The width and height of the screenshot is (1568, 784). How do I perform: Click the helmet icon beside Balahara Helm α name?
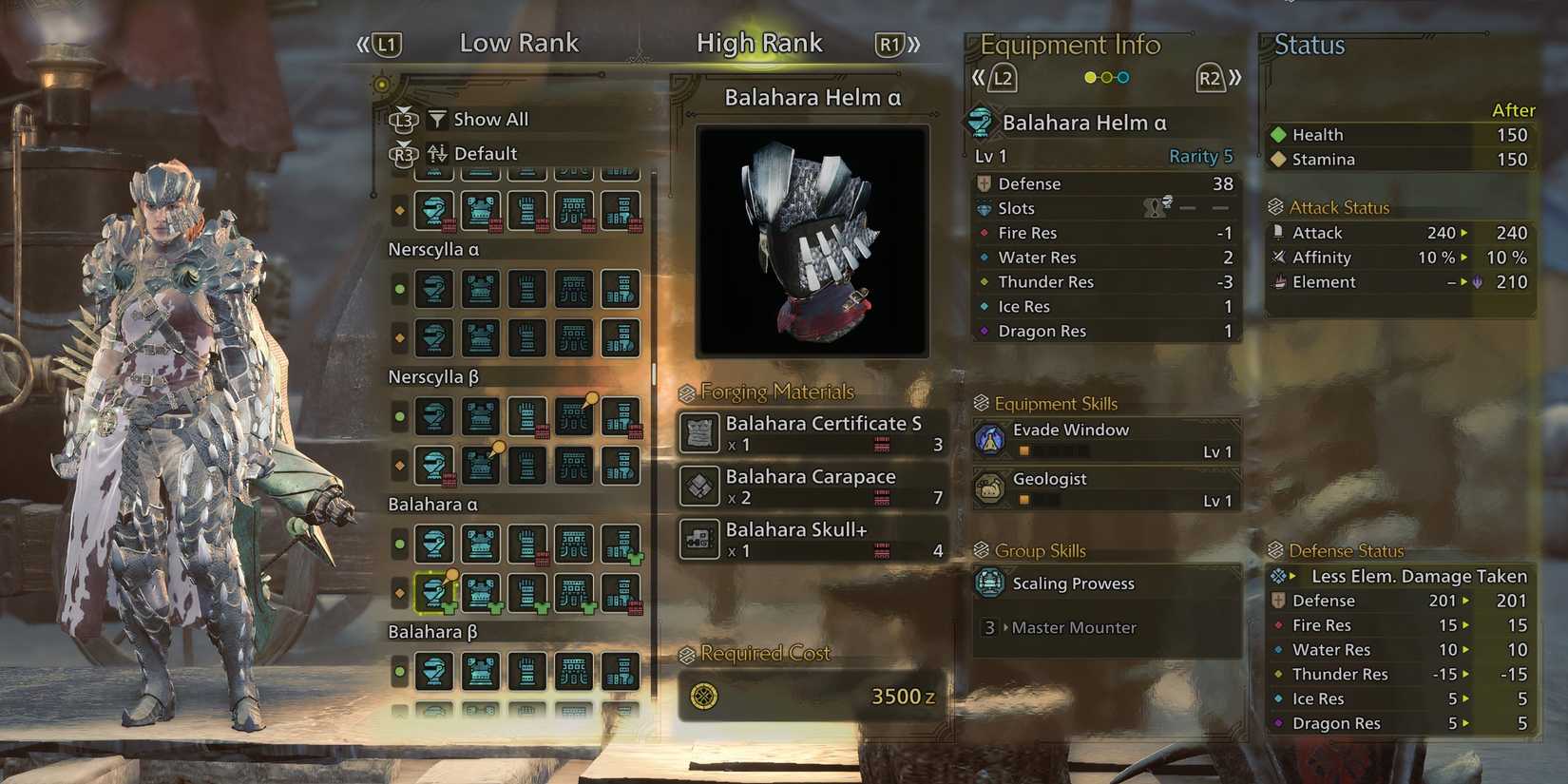click(979, 122)
